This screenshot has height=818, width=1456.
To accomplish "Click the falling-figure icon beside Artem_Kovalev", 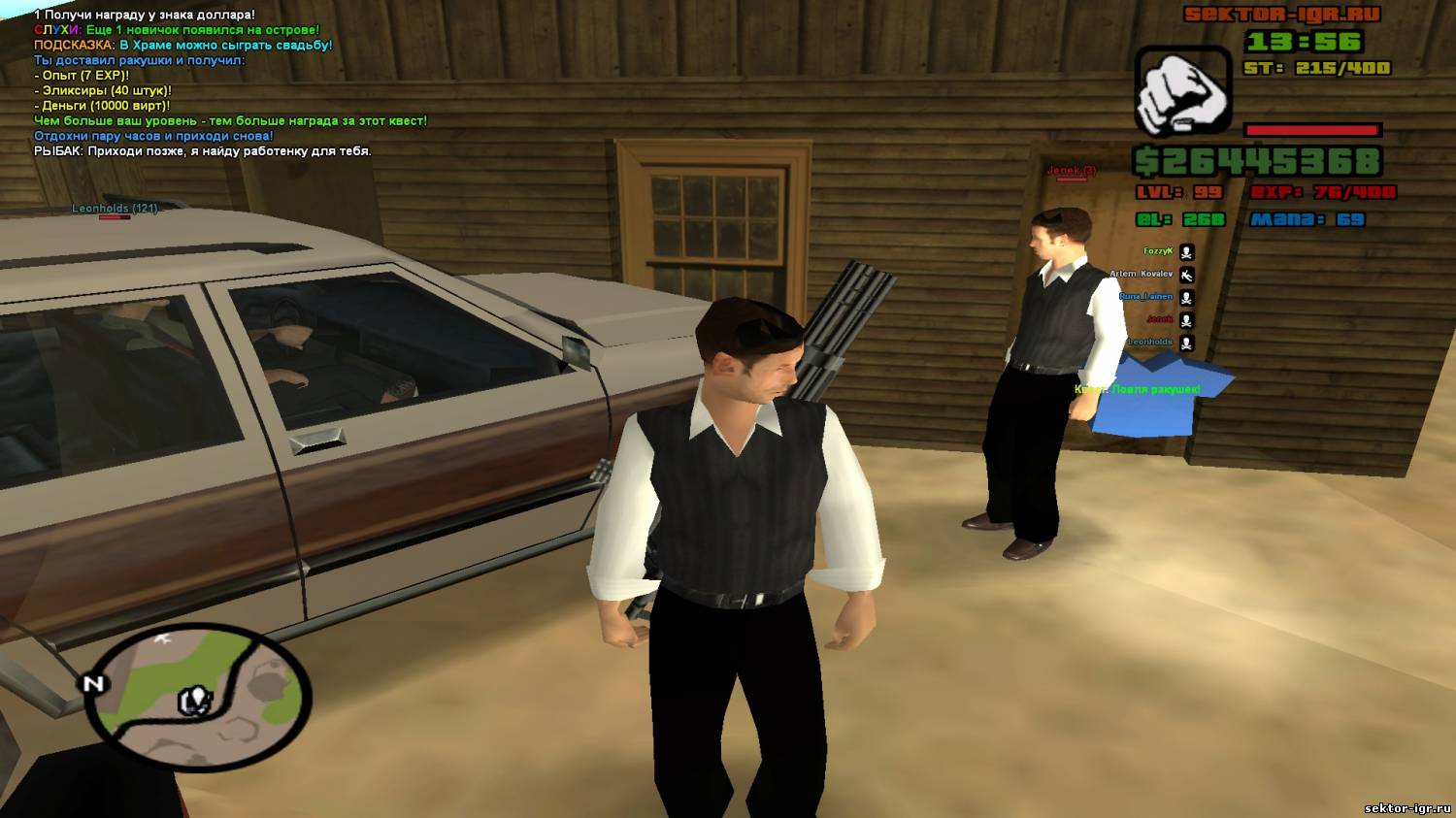I will click(1186, 276).
